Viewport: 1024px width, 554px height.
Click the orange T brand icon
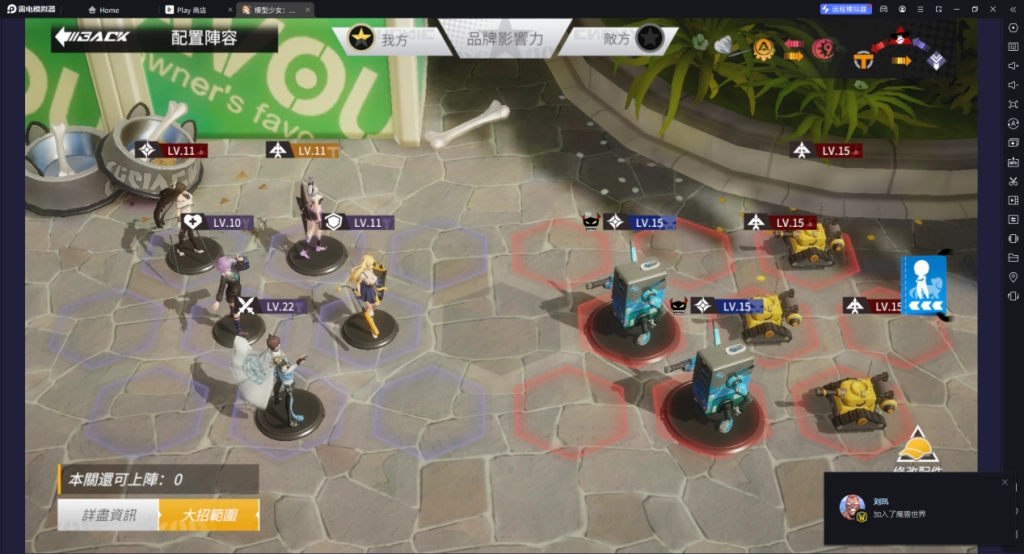(863, 61)
